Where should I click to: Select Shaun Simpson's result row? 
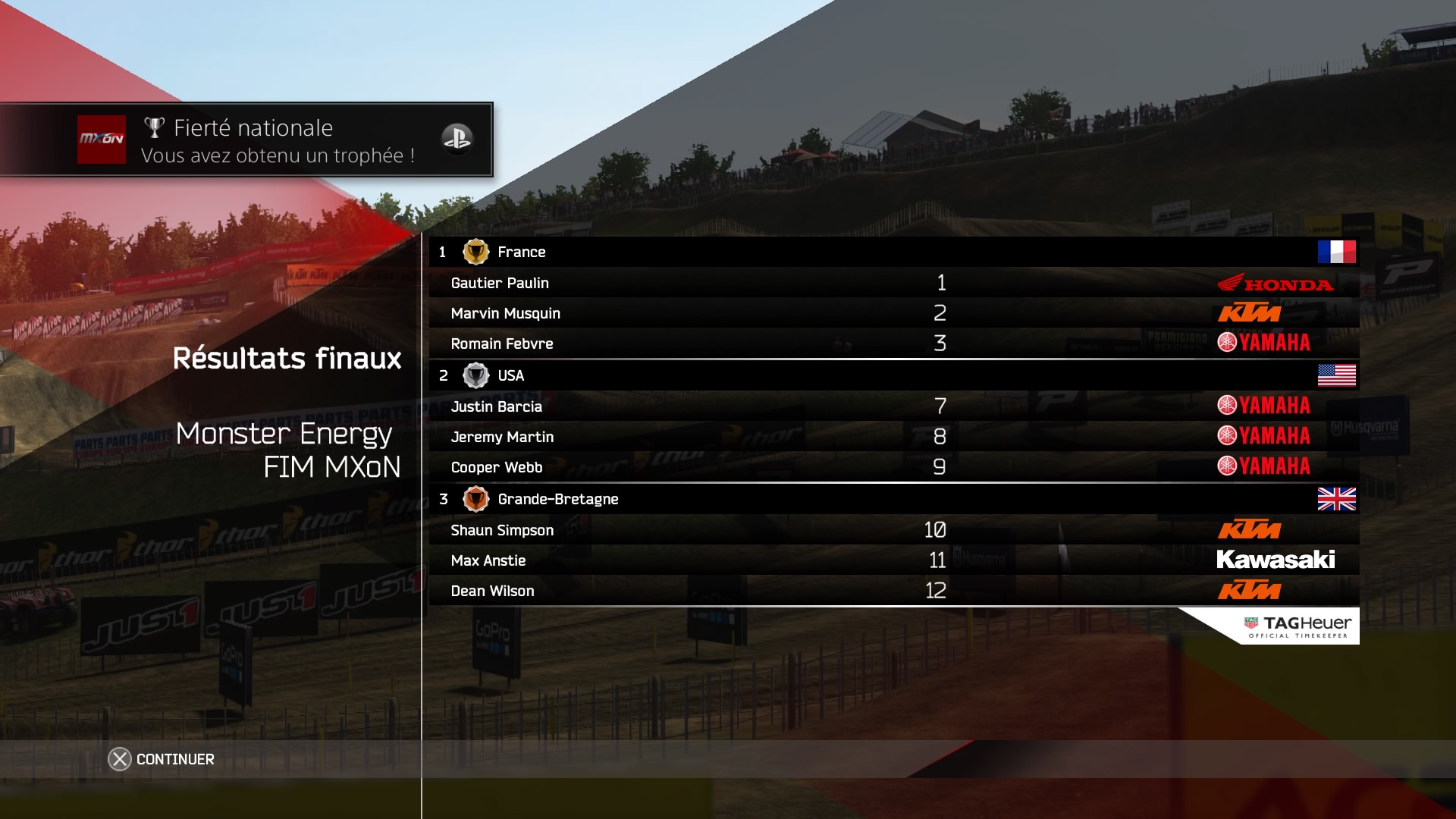[x=893, y=530]
